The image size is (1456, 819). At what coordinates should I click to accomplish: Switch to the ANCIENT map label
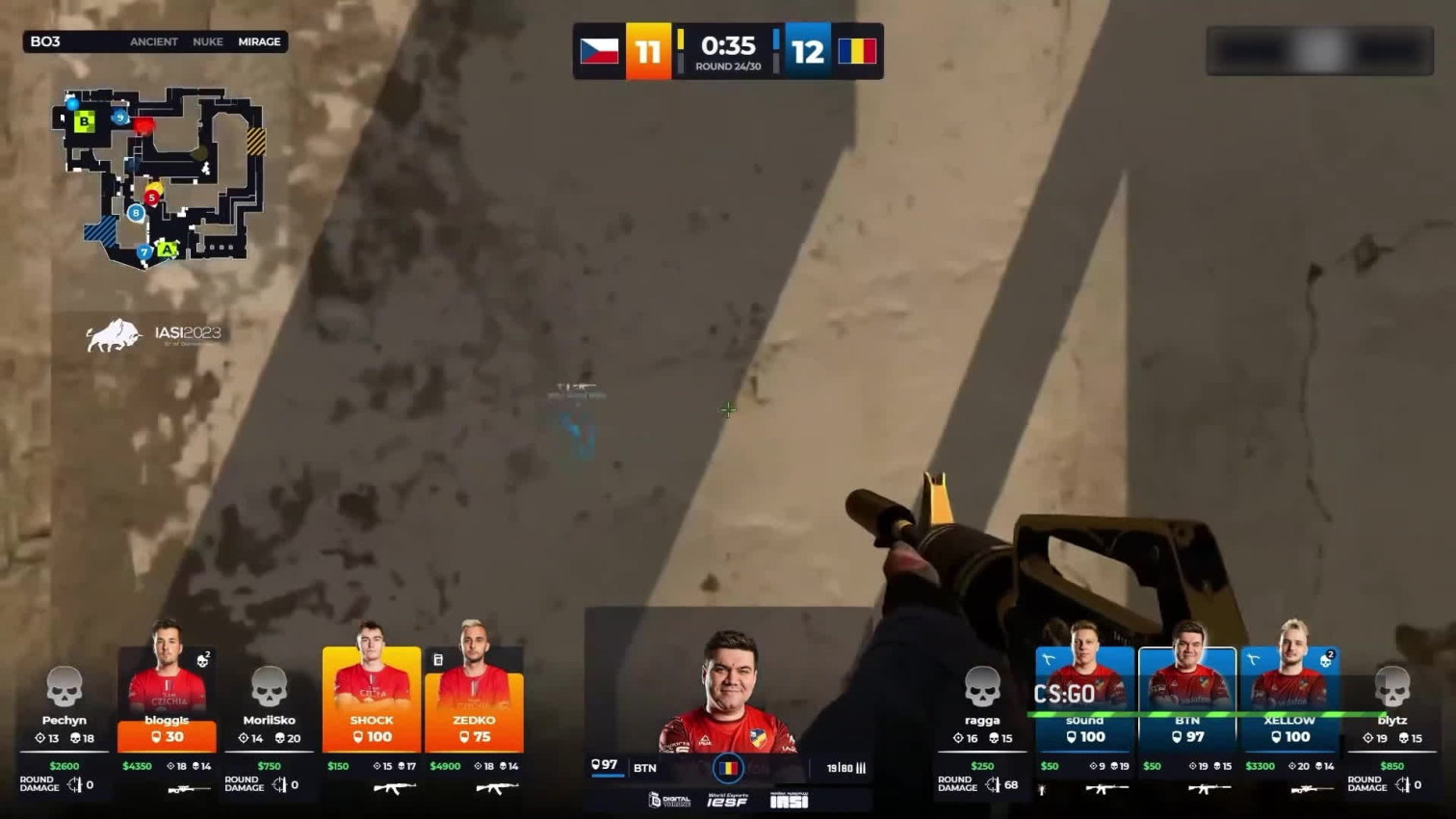[x=154, y=41]
